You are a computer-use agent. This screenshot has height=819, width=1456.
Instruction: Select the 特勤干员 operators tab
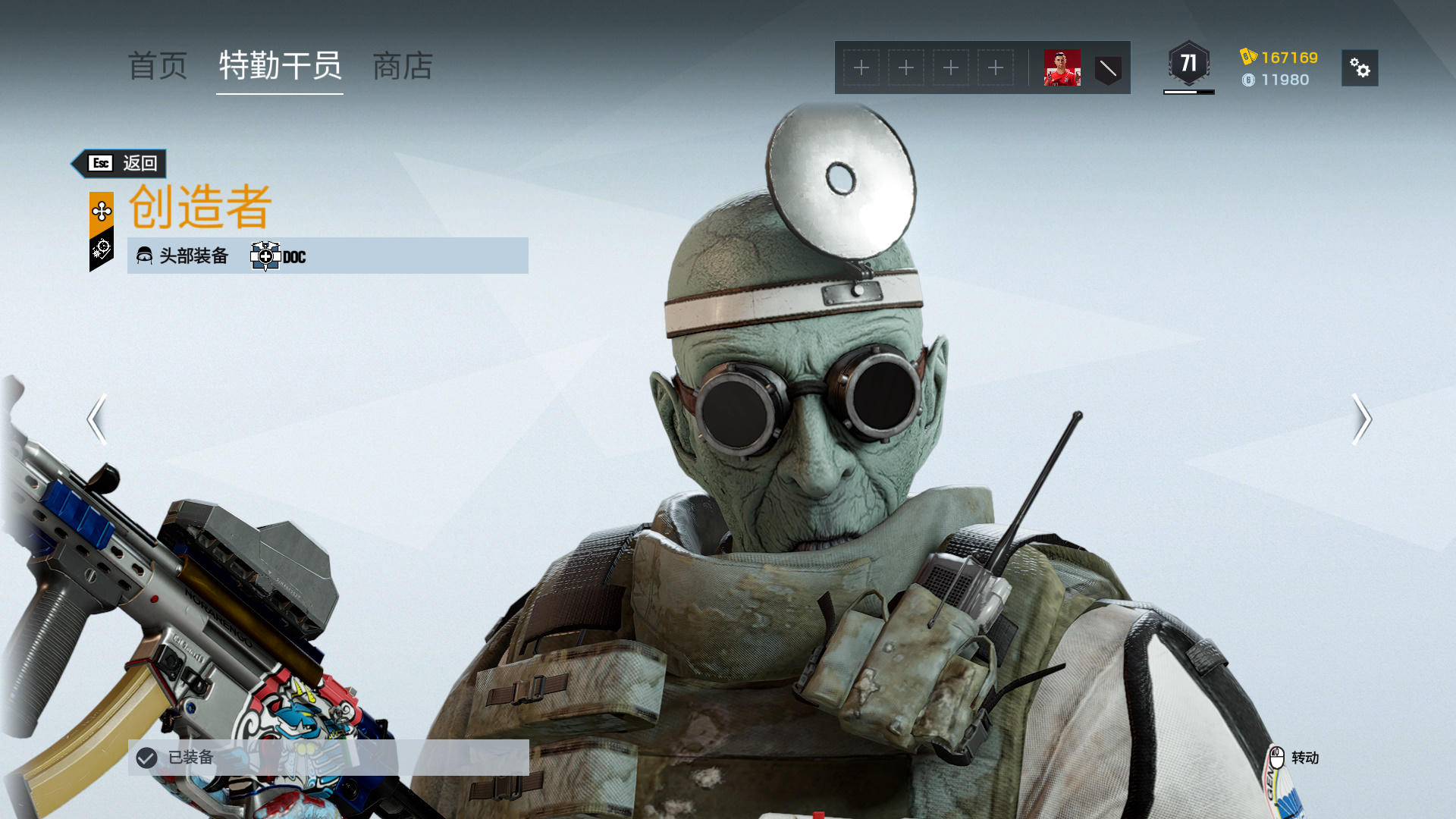click(x=280, y=66)
